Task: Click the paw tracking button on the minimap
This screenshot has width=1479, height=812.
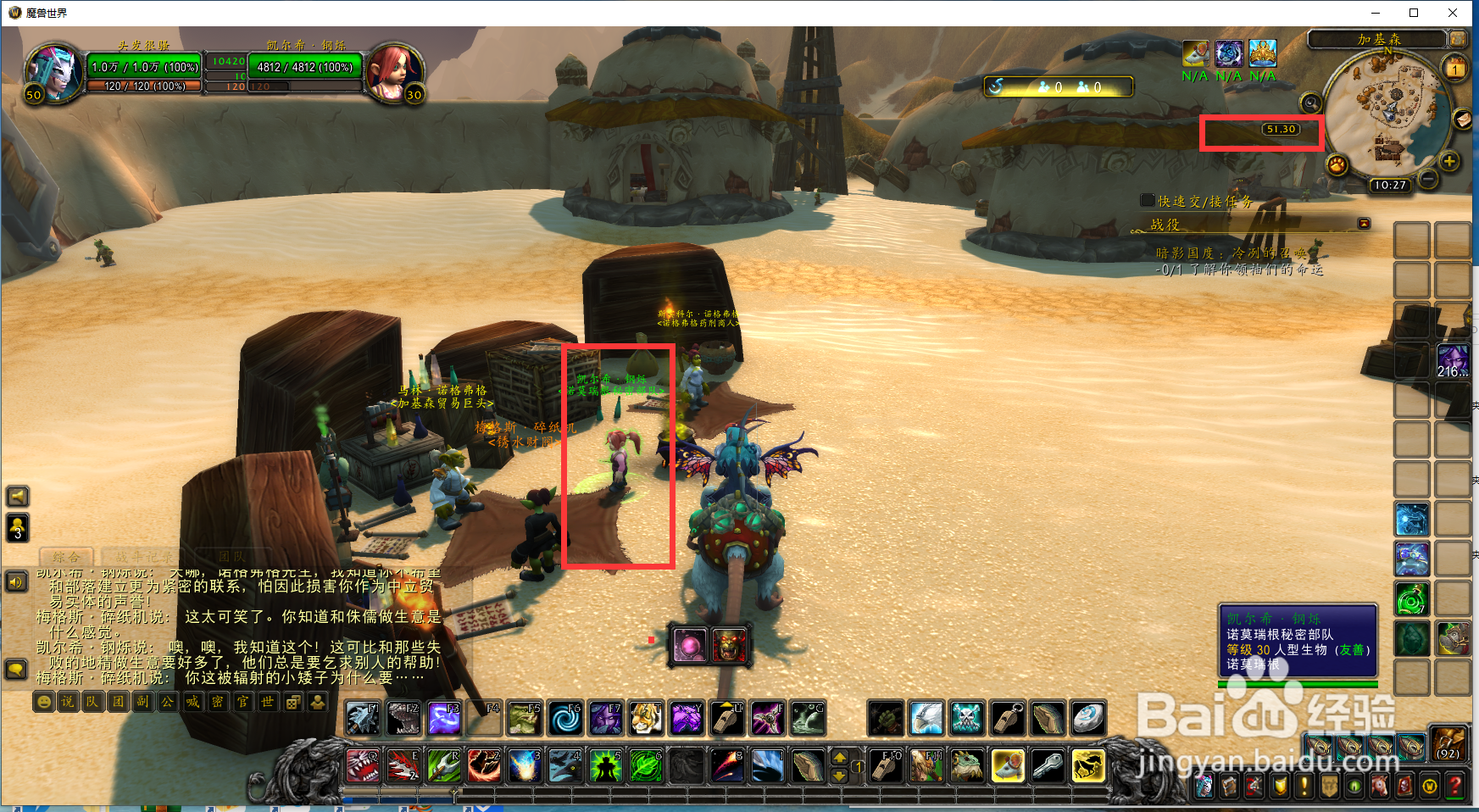Action: point(1337,164)
